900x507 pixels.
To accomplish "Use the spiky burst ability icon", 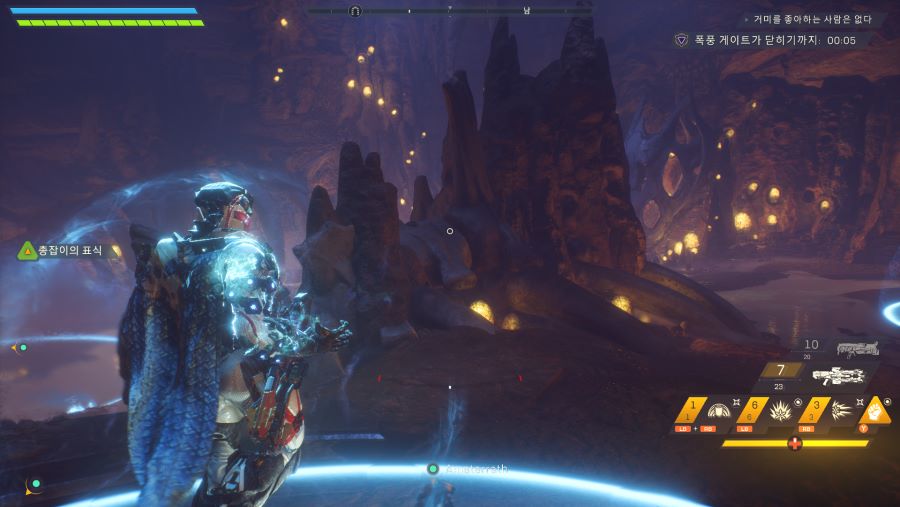I will point(780,410).
